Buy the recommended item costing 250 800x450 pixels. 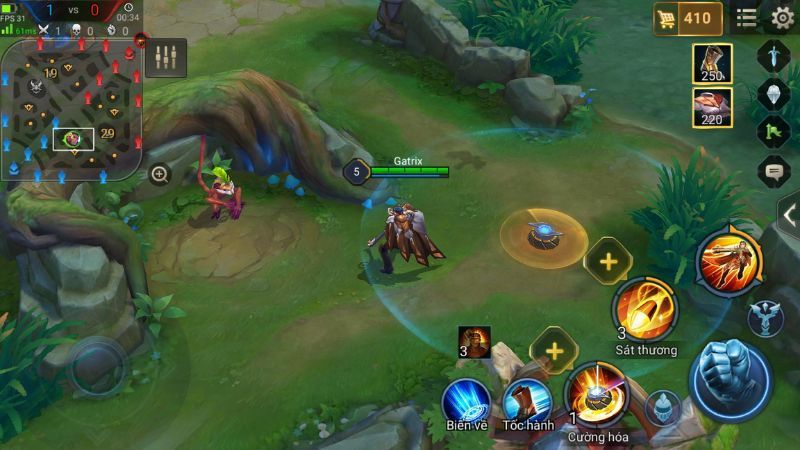[x=713, y=64]
